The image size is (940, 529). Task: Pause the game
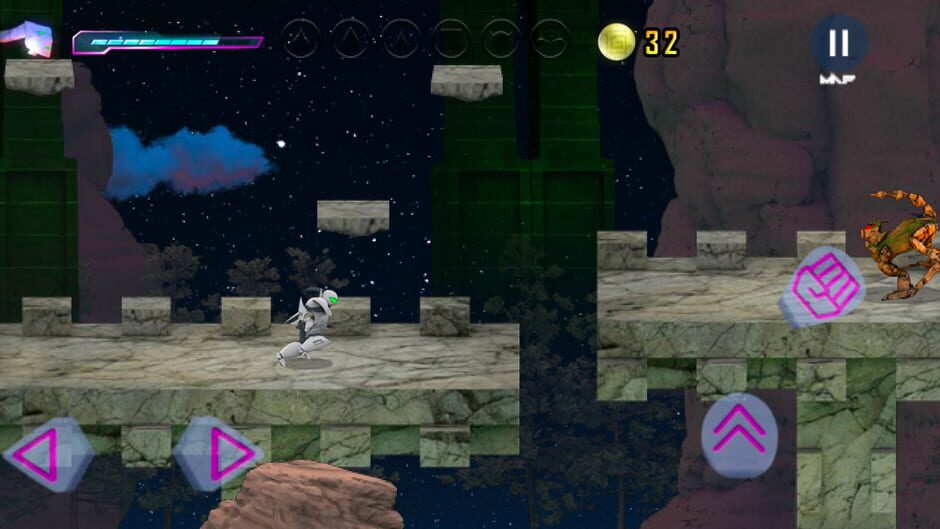pyautogui.click(x=838, y=44)
